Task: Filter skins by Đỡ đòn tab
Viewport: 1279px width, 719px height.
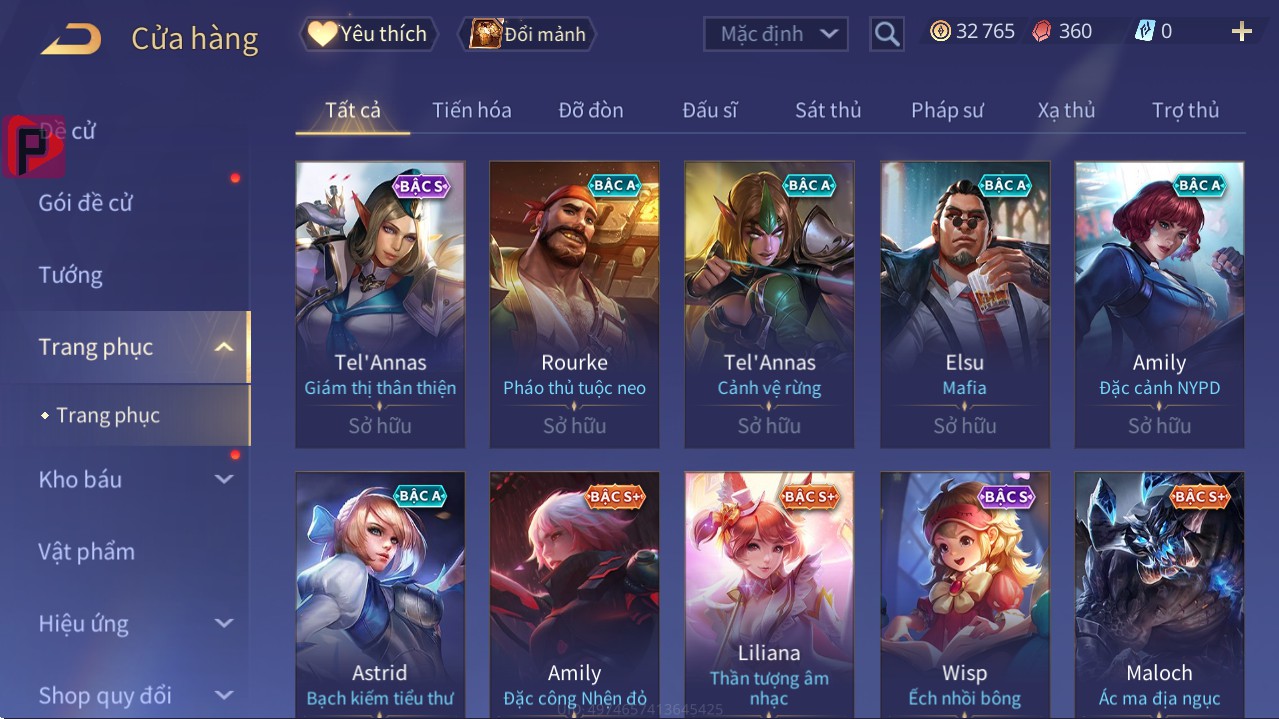Action: (x=591, y=110)
